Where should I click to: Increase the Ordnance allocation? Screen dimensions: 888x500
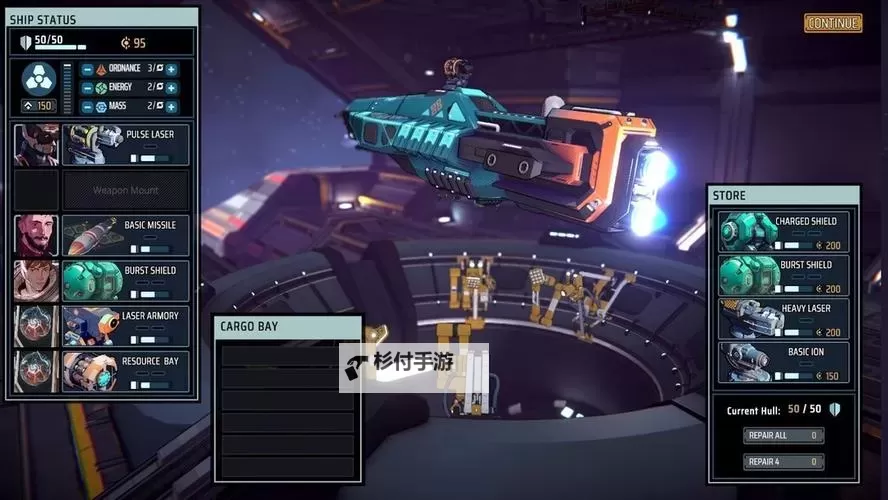click(x=171, y=69)
